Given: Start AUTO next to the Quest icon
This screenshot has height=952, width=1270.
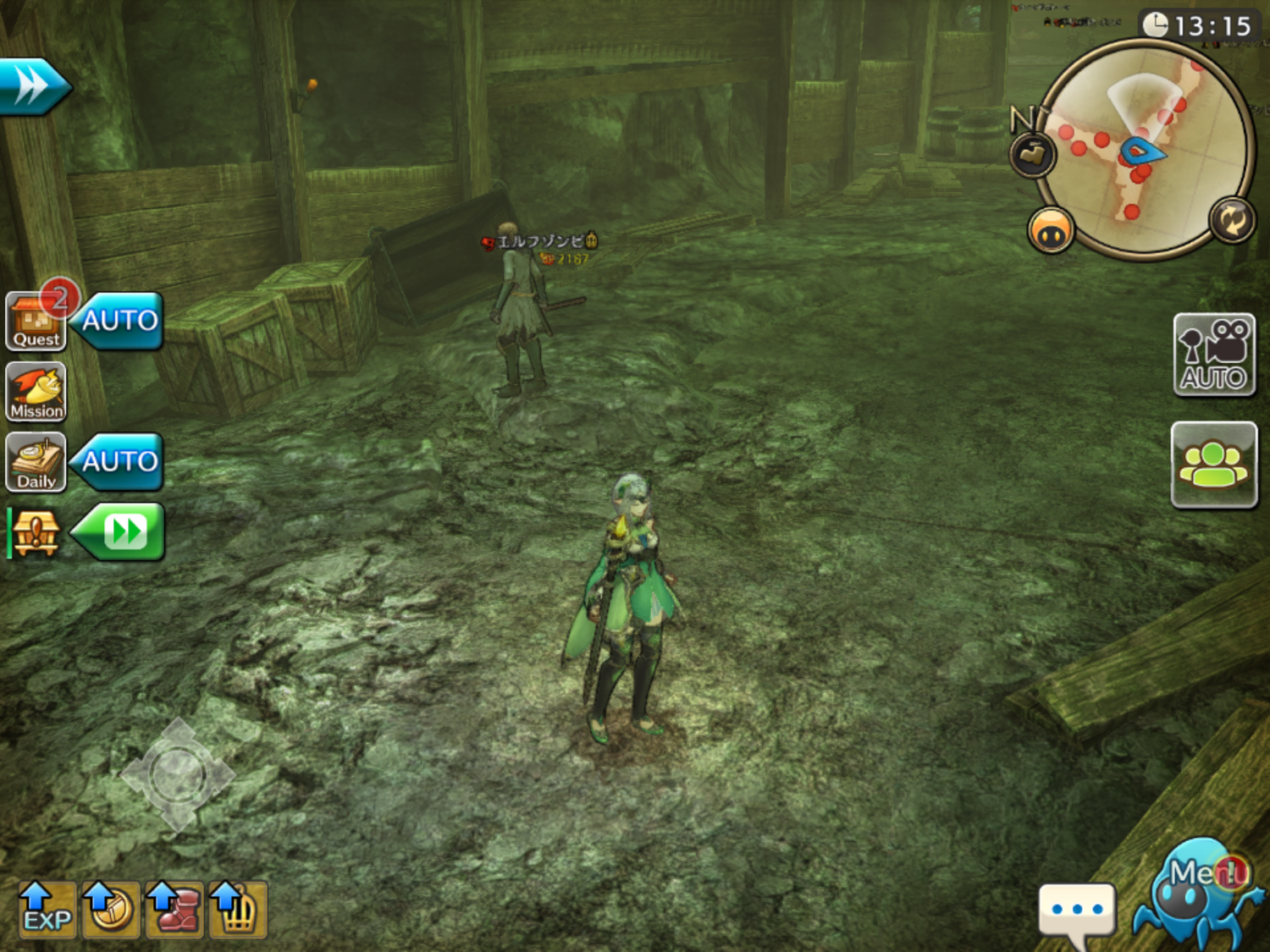Looking at the screenshot, I should (x=119, y=321).
